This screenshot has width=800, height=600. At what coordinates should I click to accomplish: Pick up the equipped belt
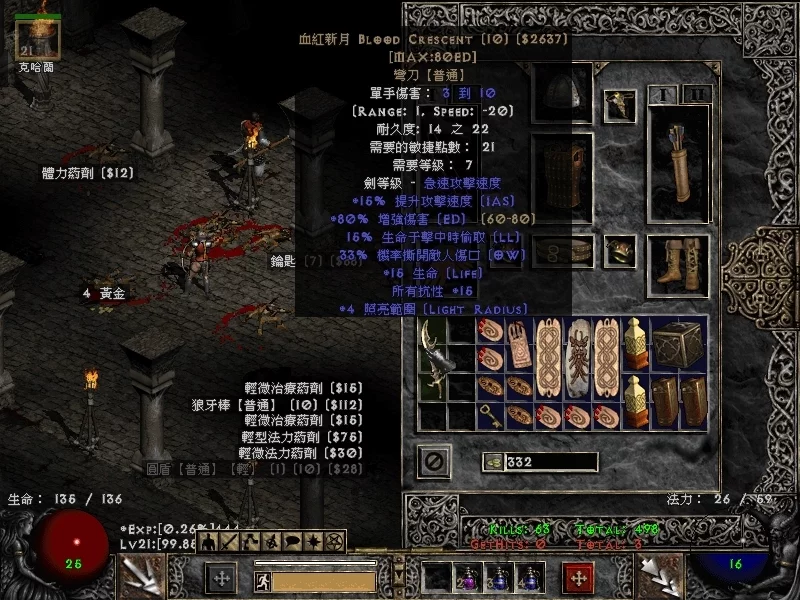561,251
